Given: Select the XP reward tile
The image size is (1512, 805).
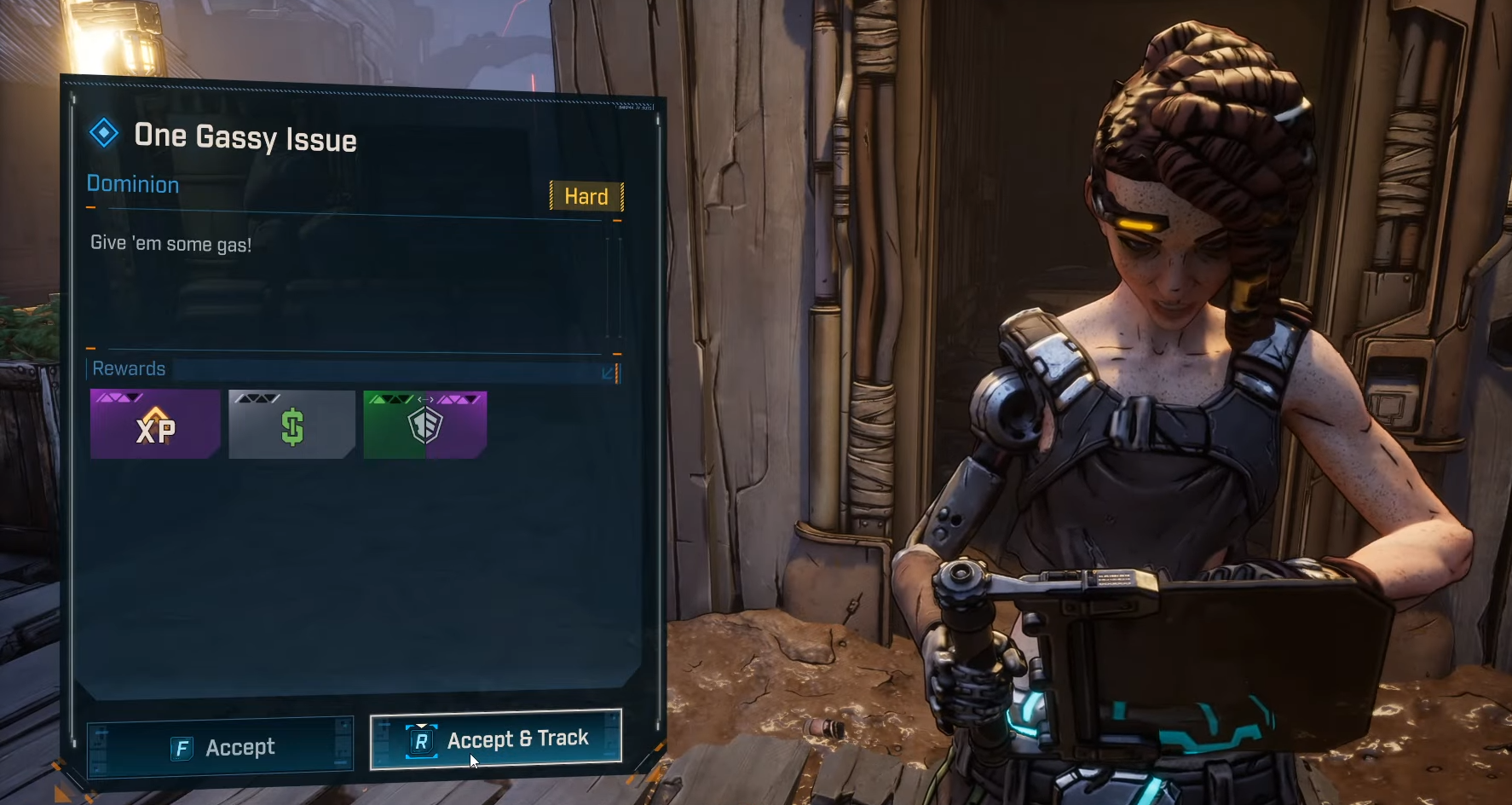Looking at the screenshot, I should click(155, 425).
